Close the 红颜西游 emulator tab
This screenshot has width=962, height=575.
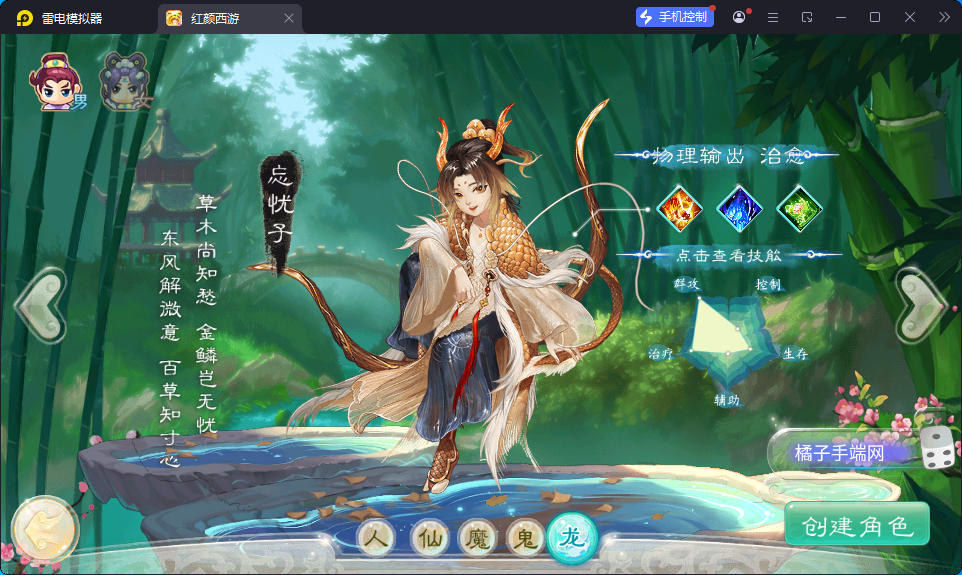289,18
